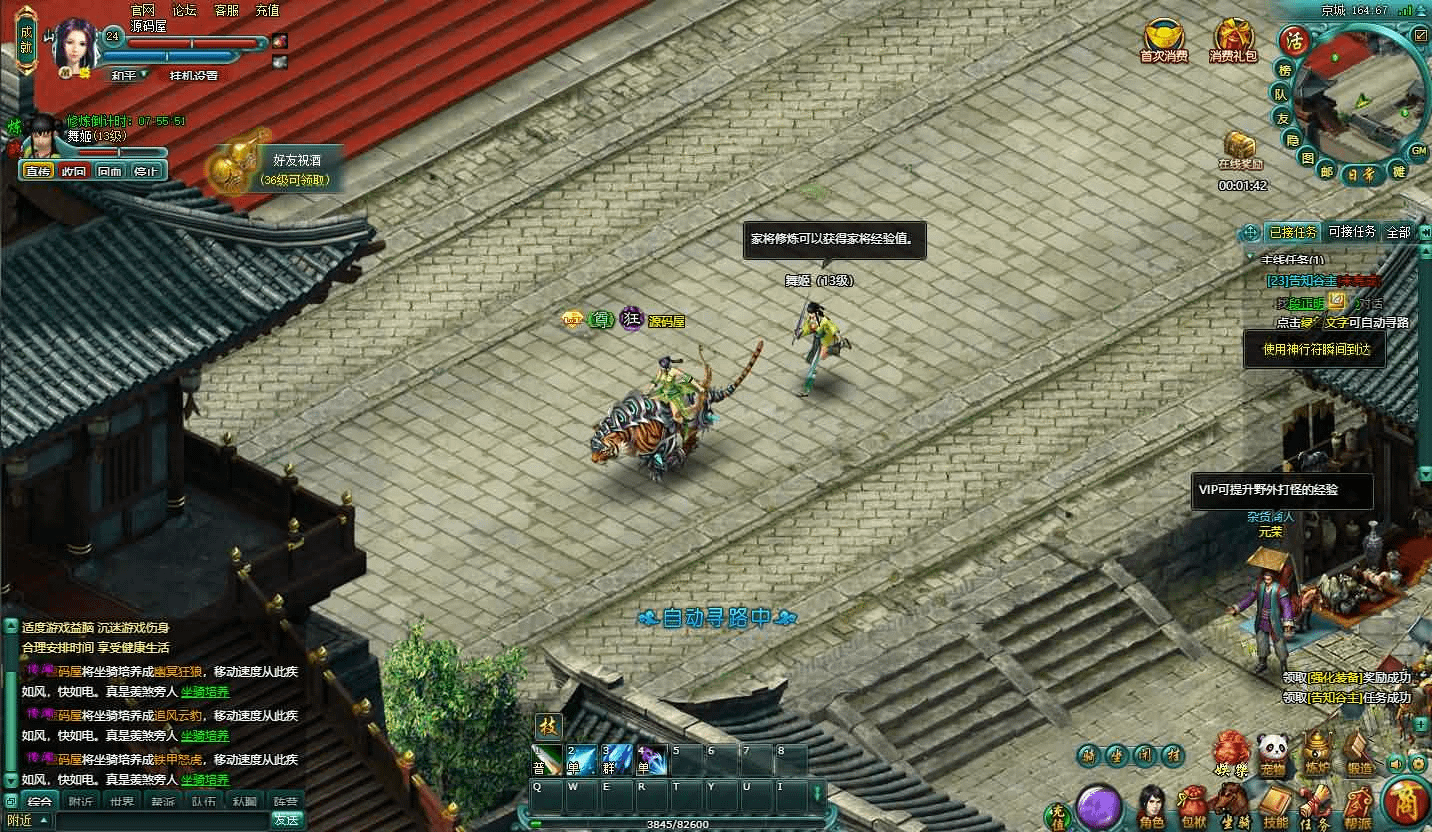Open the 论坛 forum link
1432x832 pixels.
click(185, 11)
